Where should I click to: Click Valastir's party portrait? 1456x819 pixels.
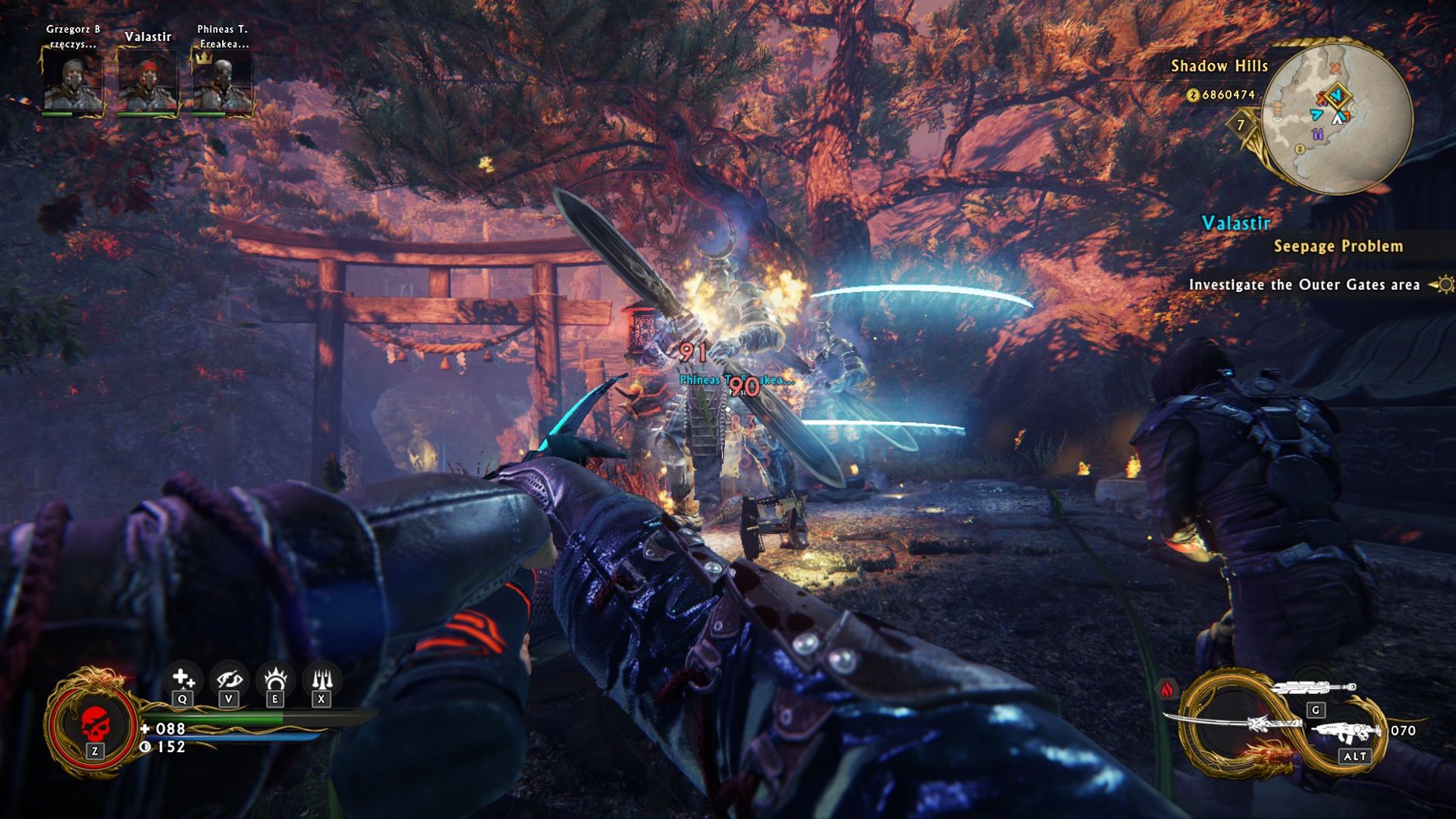(x=147, y=81)
